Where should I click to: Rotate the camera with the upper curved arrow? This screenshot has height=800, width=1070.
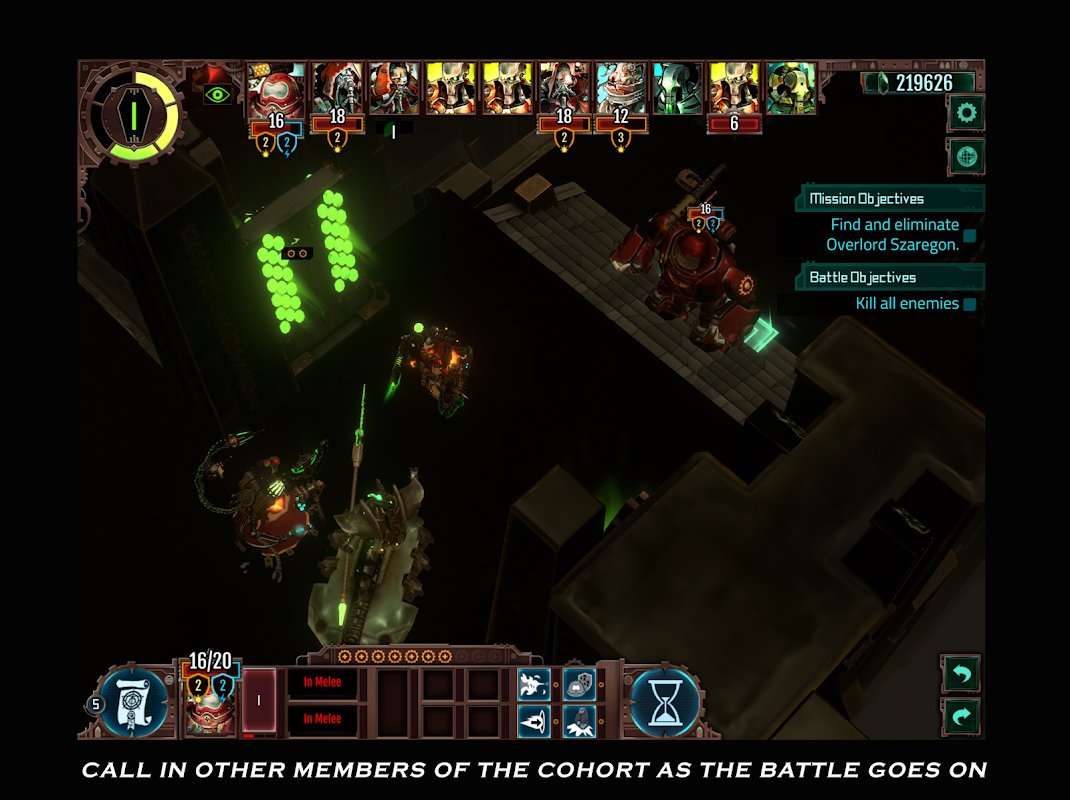[x=961, y=674]
